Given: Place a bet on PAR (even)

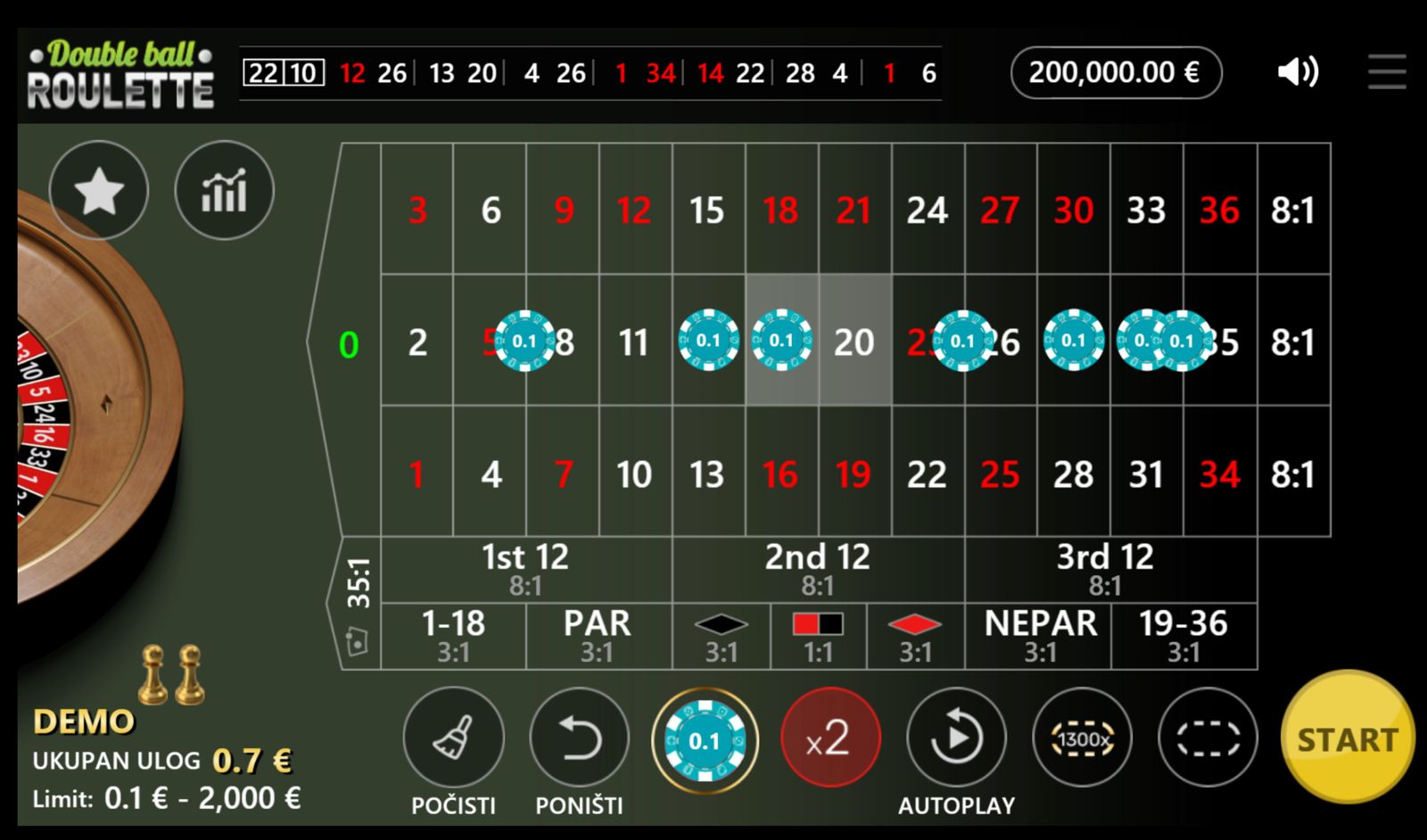Looking at the screenshot, I should point(597,636).
